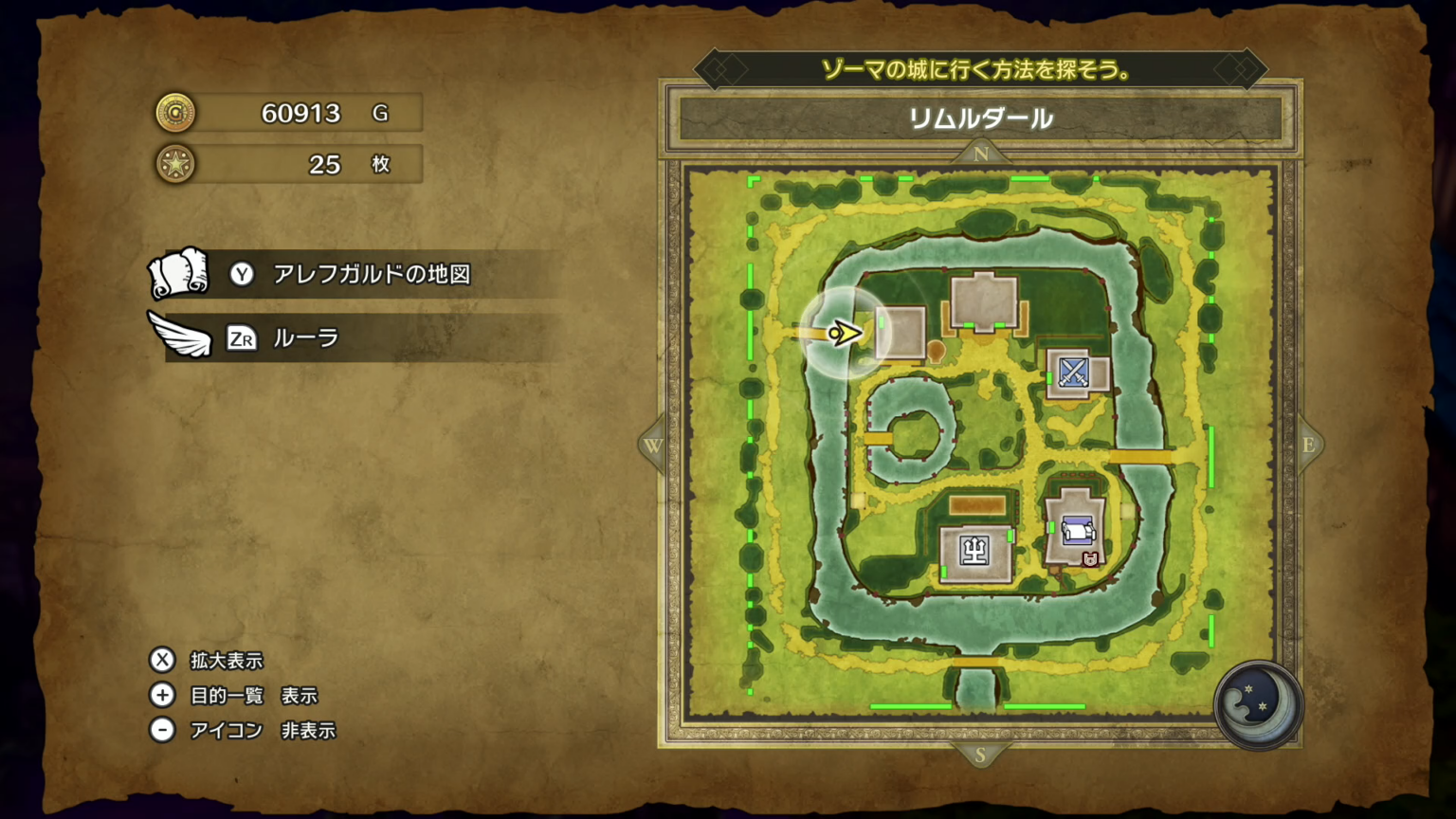Click the trident church symbol on the map
Viewport: 1456px width, 819px height.
tap(975, 550)
